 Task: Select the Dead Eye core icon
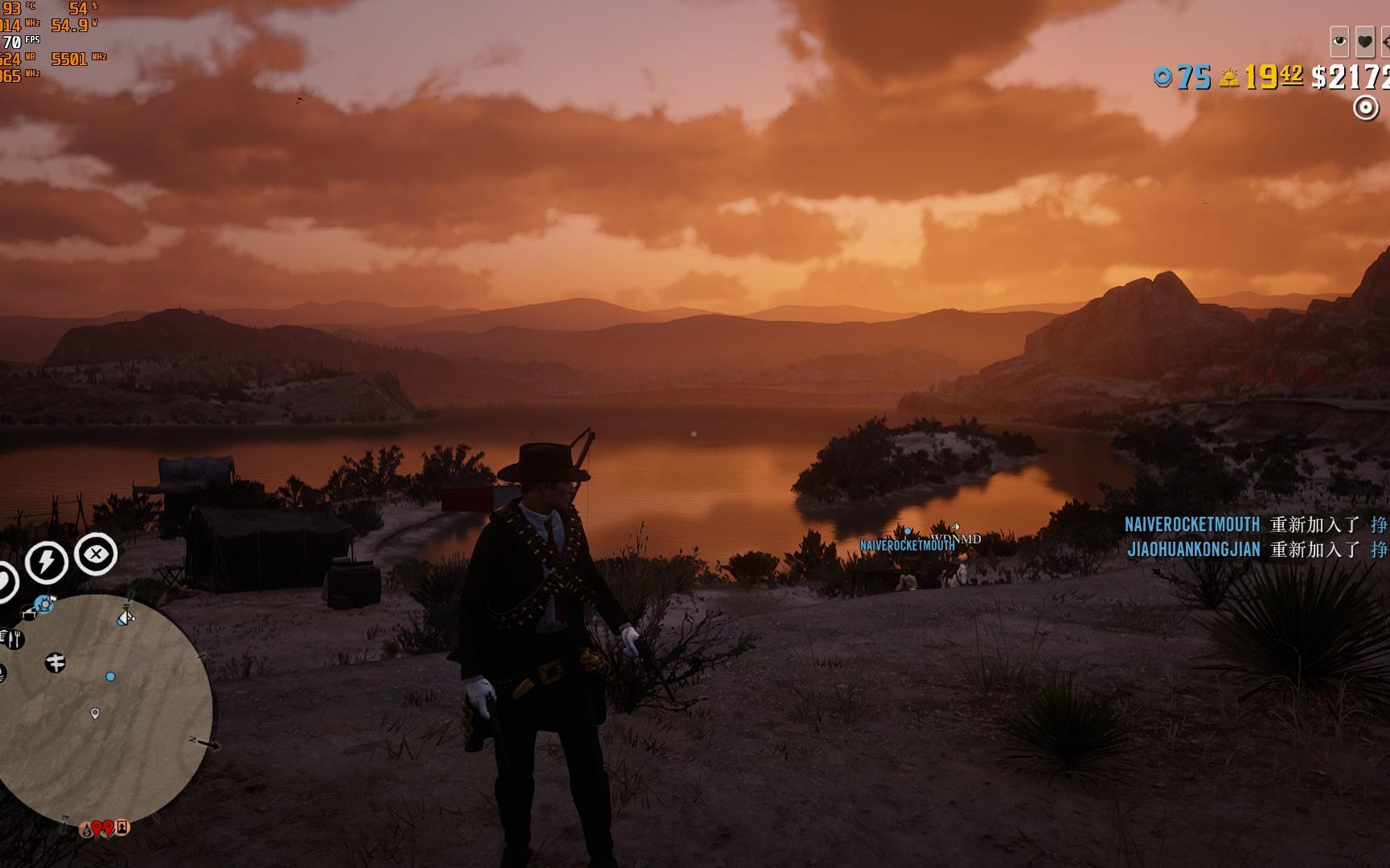pos(96,554)
